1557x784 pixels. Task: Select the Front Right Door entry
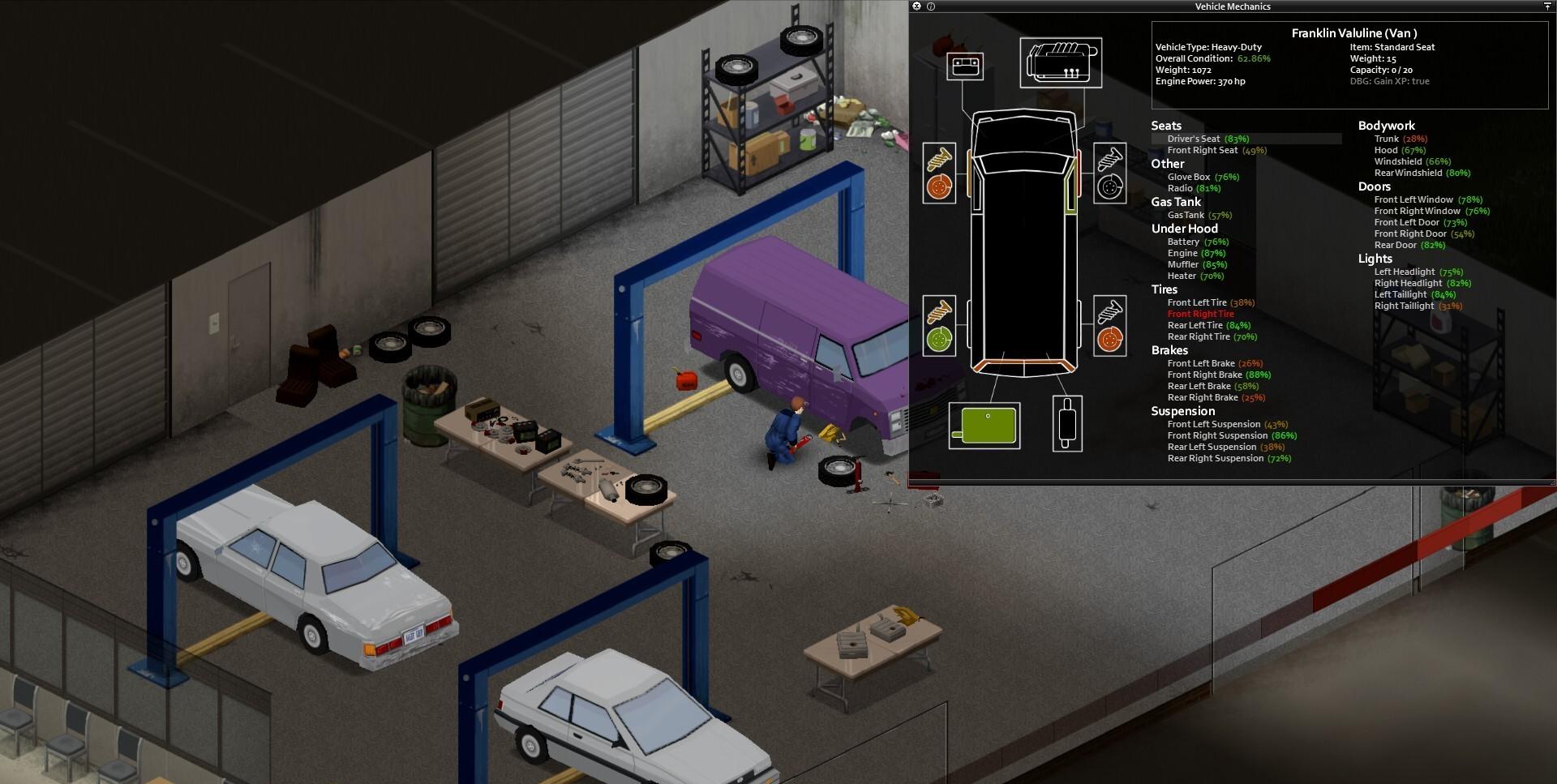tap(1410, 233)
